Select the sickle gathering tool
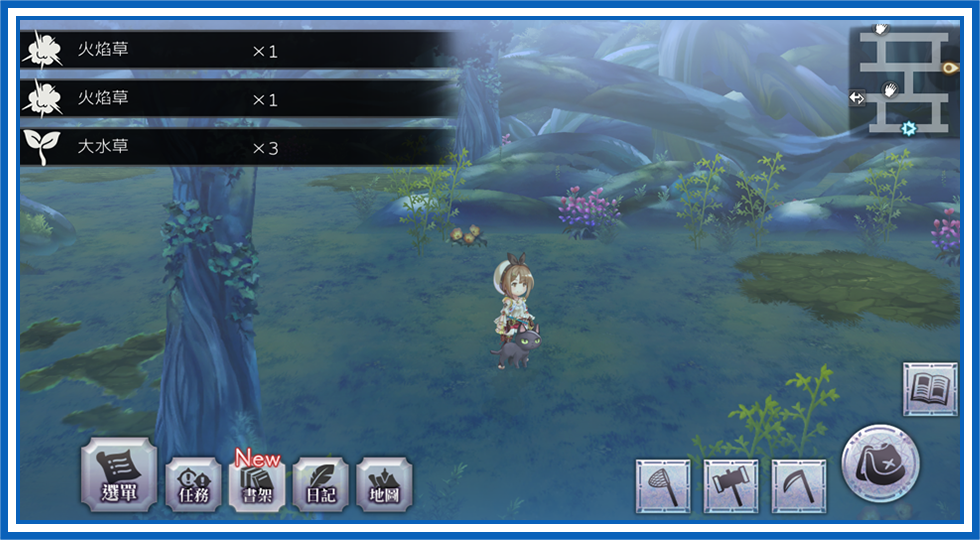980x540 pixels. point(799,486)
